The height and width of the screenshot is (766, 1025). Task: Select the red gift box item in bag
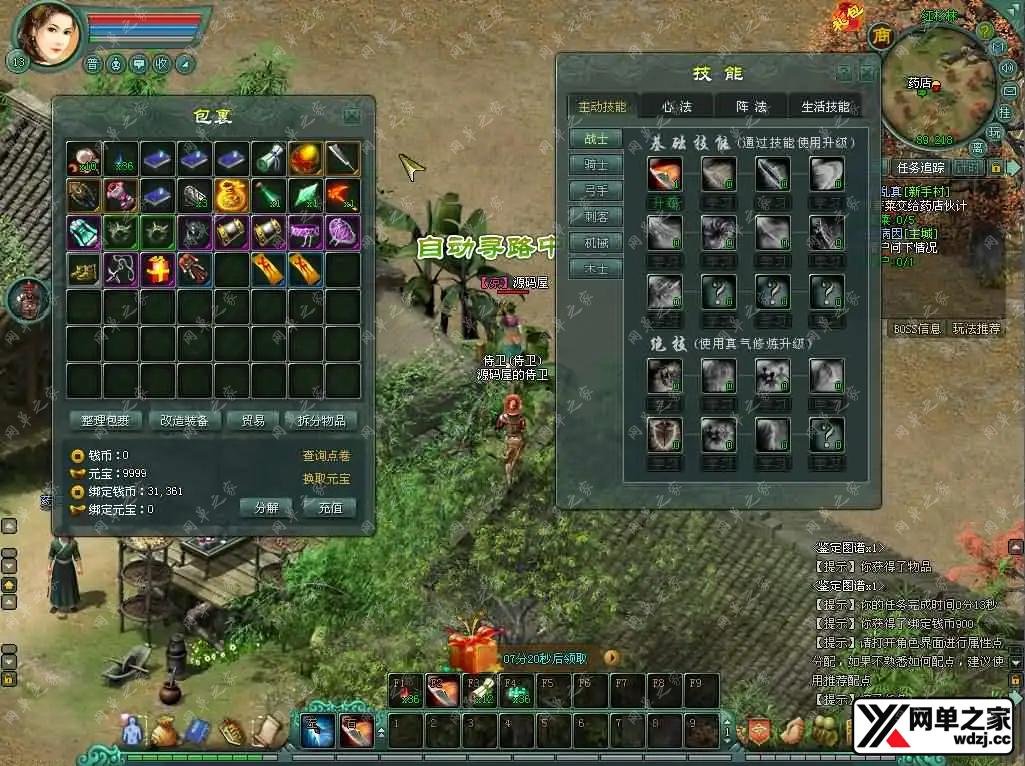[x=158, y=268]
